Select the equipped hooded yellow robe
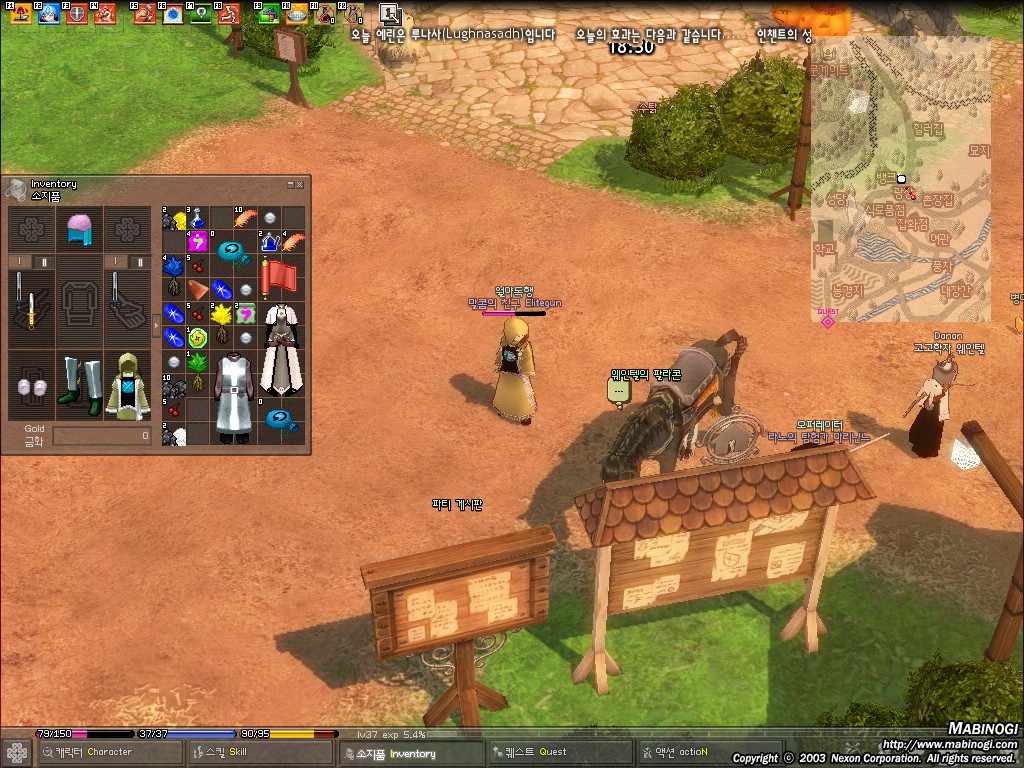Viewport: 1024px width, 768px height. (127, 385)
